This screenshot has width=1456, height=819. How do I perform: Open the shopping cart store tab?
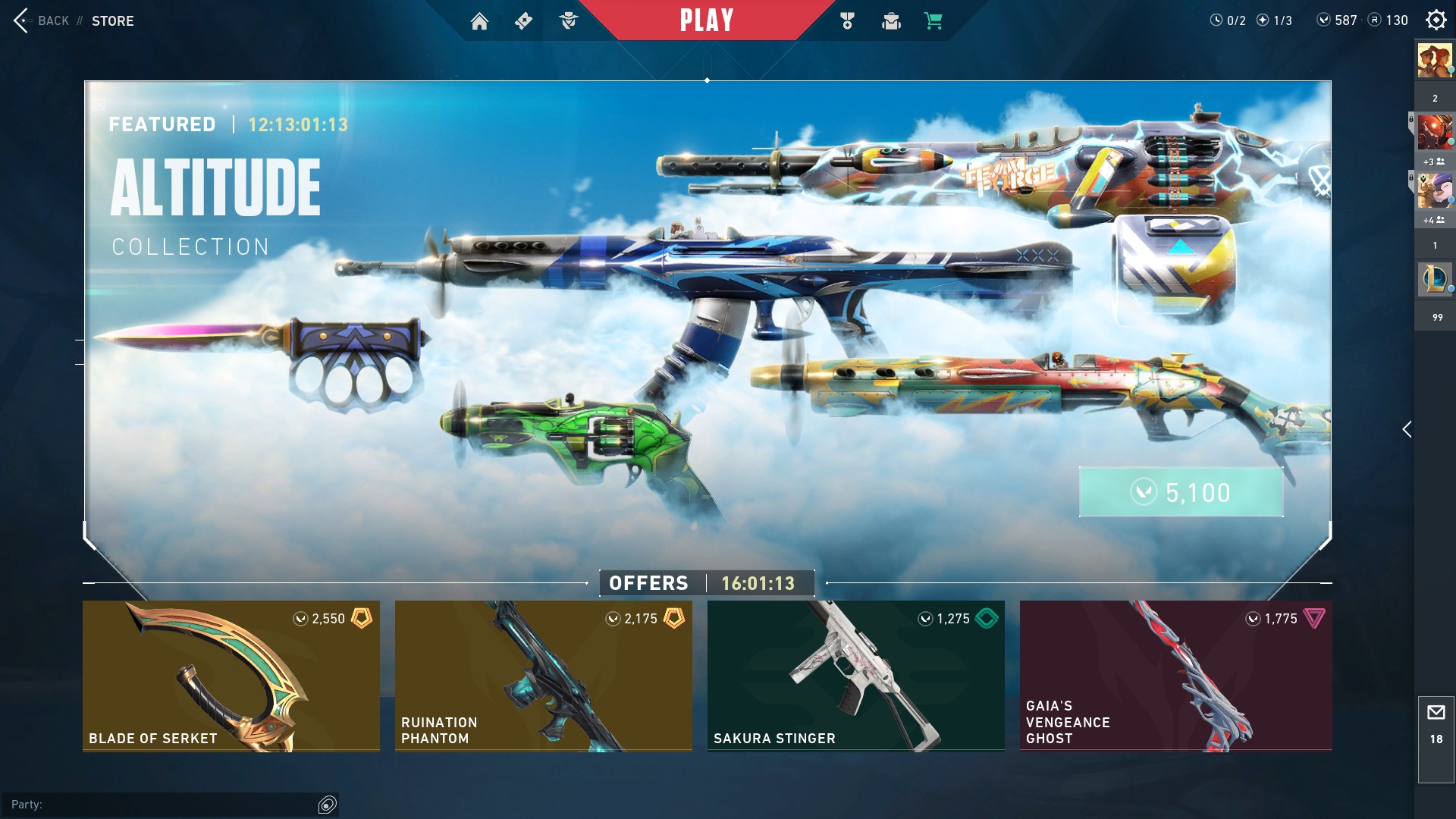click(x=934, y=21)
